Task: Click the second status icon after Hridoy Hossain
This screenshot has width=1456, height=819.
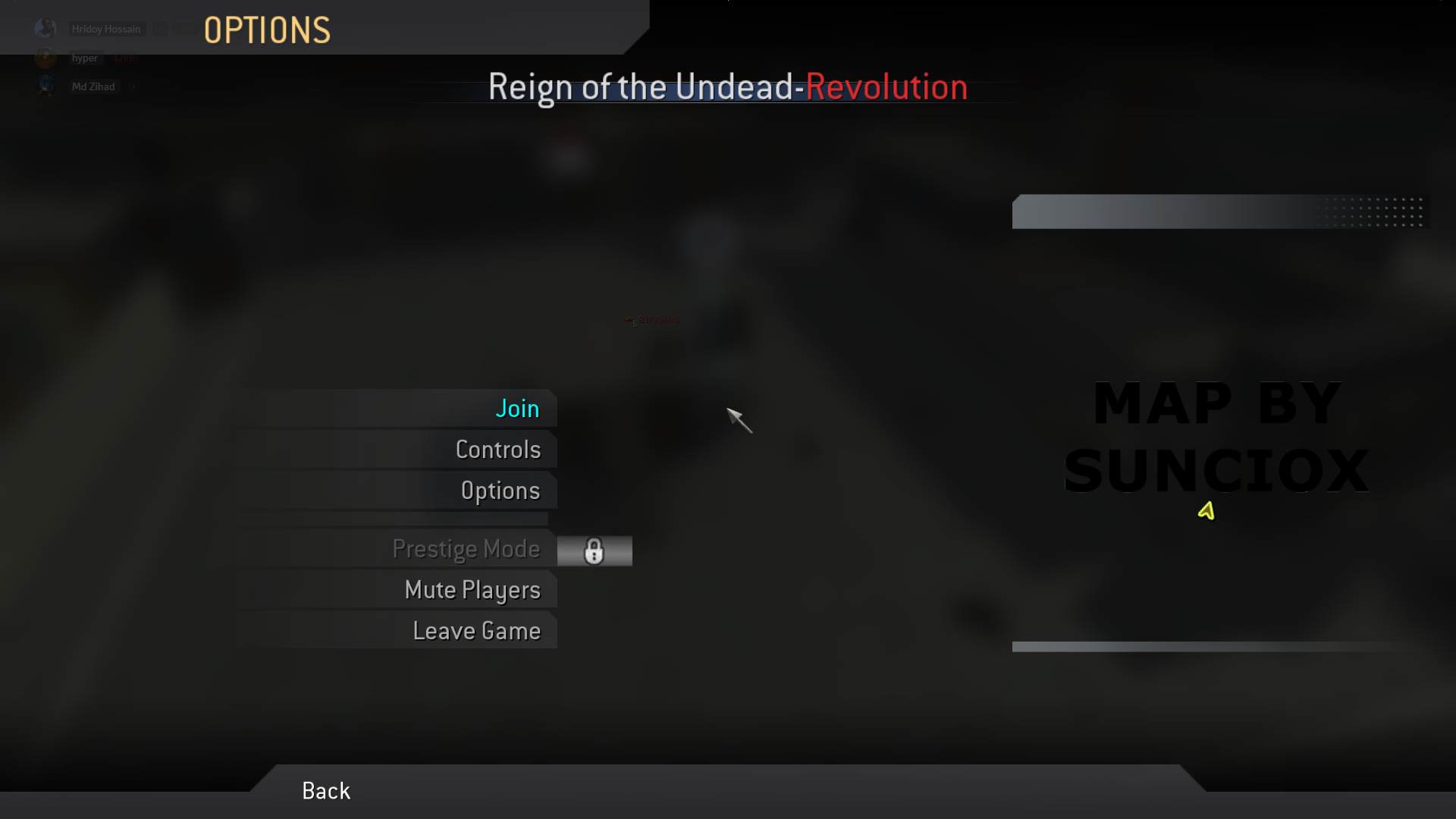Action: (184, 30)
